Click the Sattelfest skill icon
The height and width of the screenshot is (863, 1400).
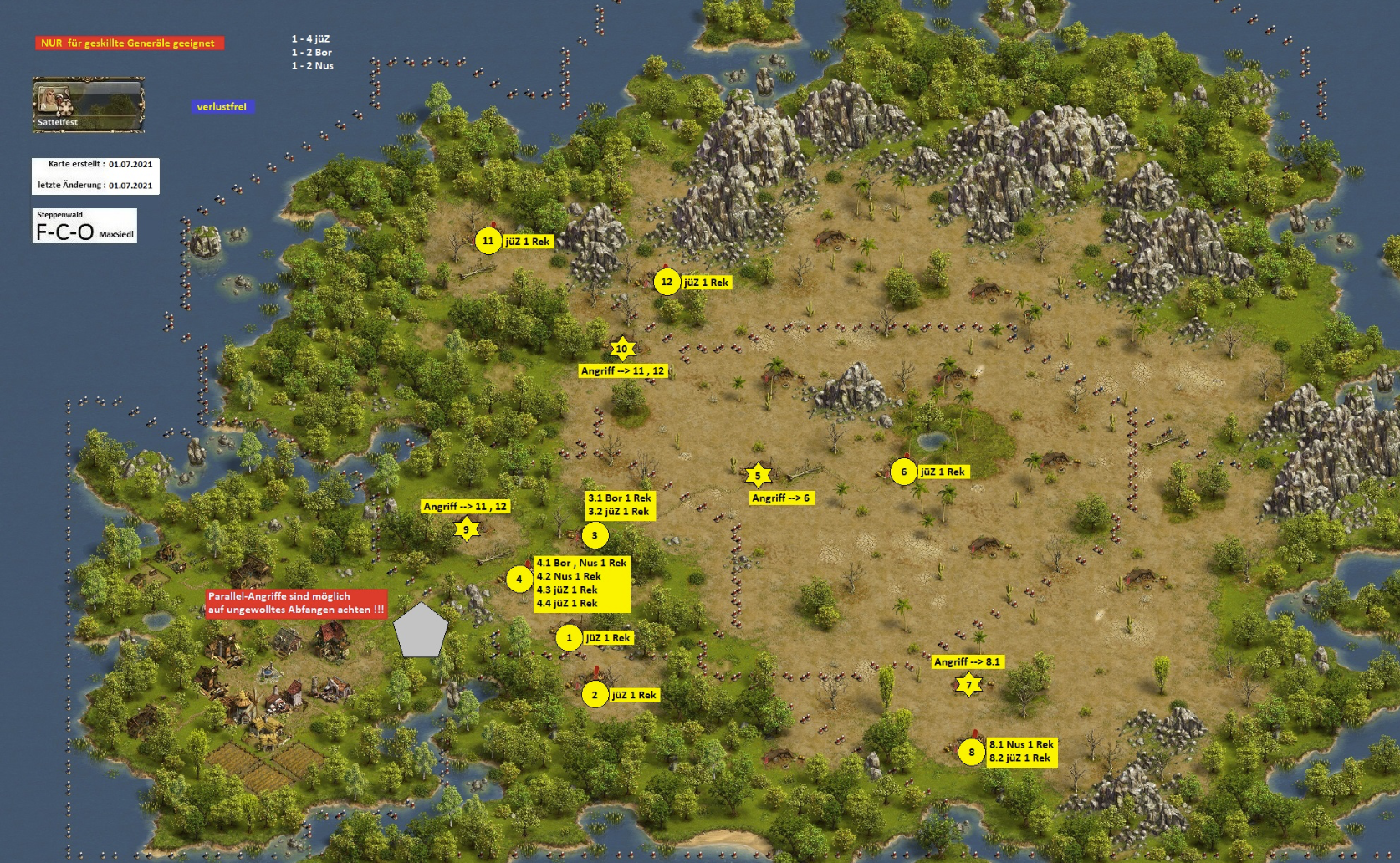pyautogui.click(x=88, y=105)
